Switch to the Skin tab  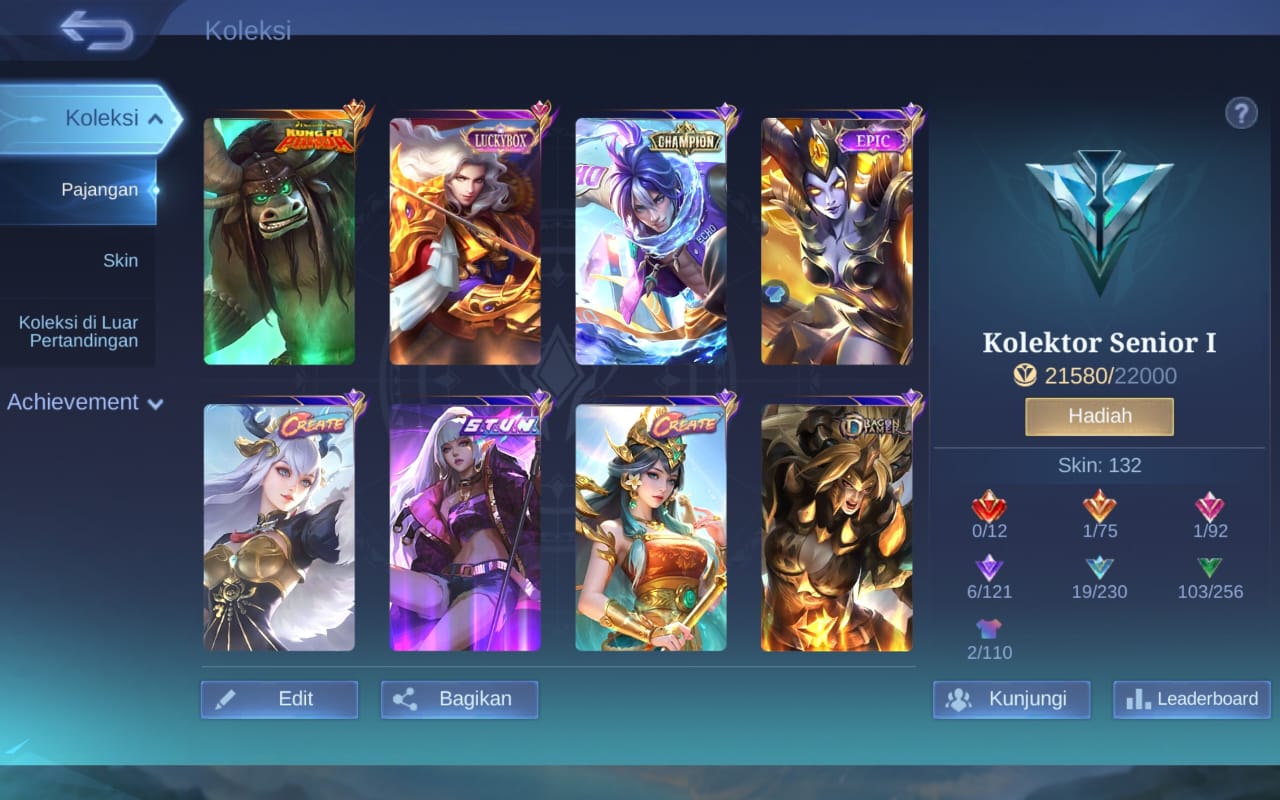[x=121, y=260]
